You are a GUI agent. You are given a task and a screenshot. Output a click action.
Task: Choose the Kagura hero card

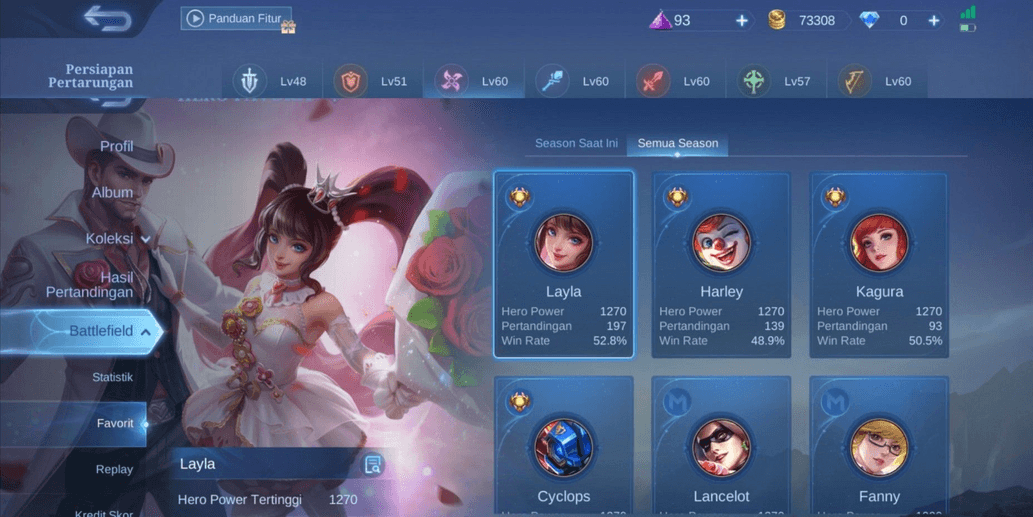click(x=879, y=264)
